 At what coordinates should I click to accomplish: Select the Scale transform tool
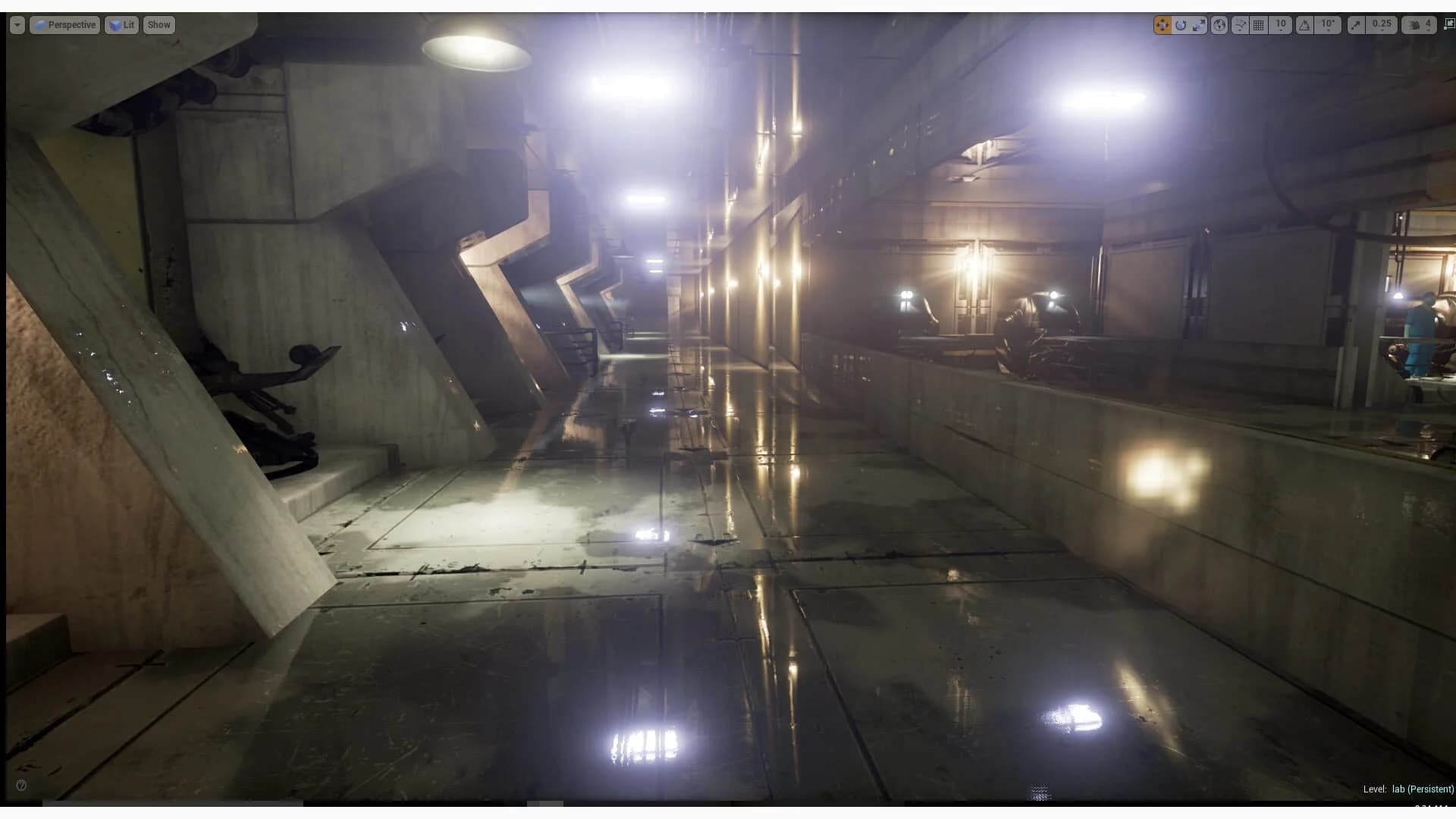(1200, 24)
